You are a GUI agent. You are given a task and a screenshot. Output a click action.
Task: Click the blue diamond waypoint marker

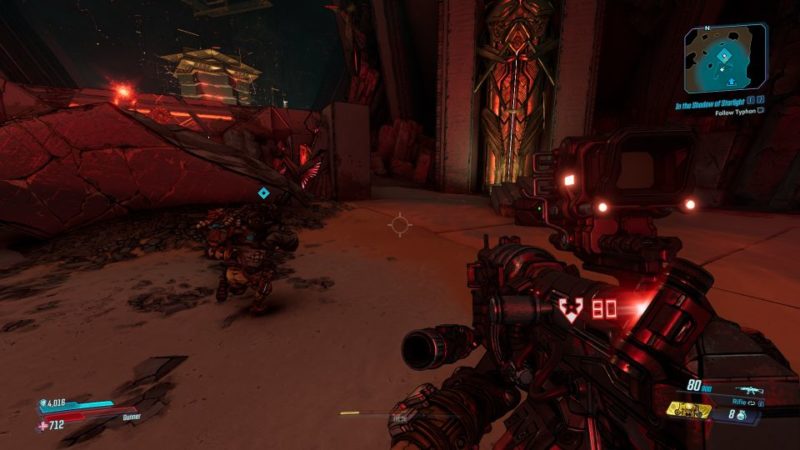pos(263,193)
